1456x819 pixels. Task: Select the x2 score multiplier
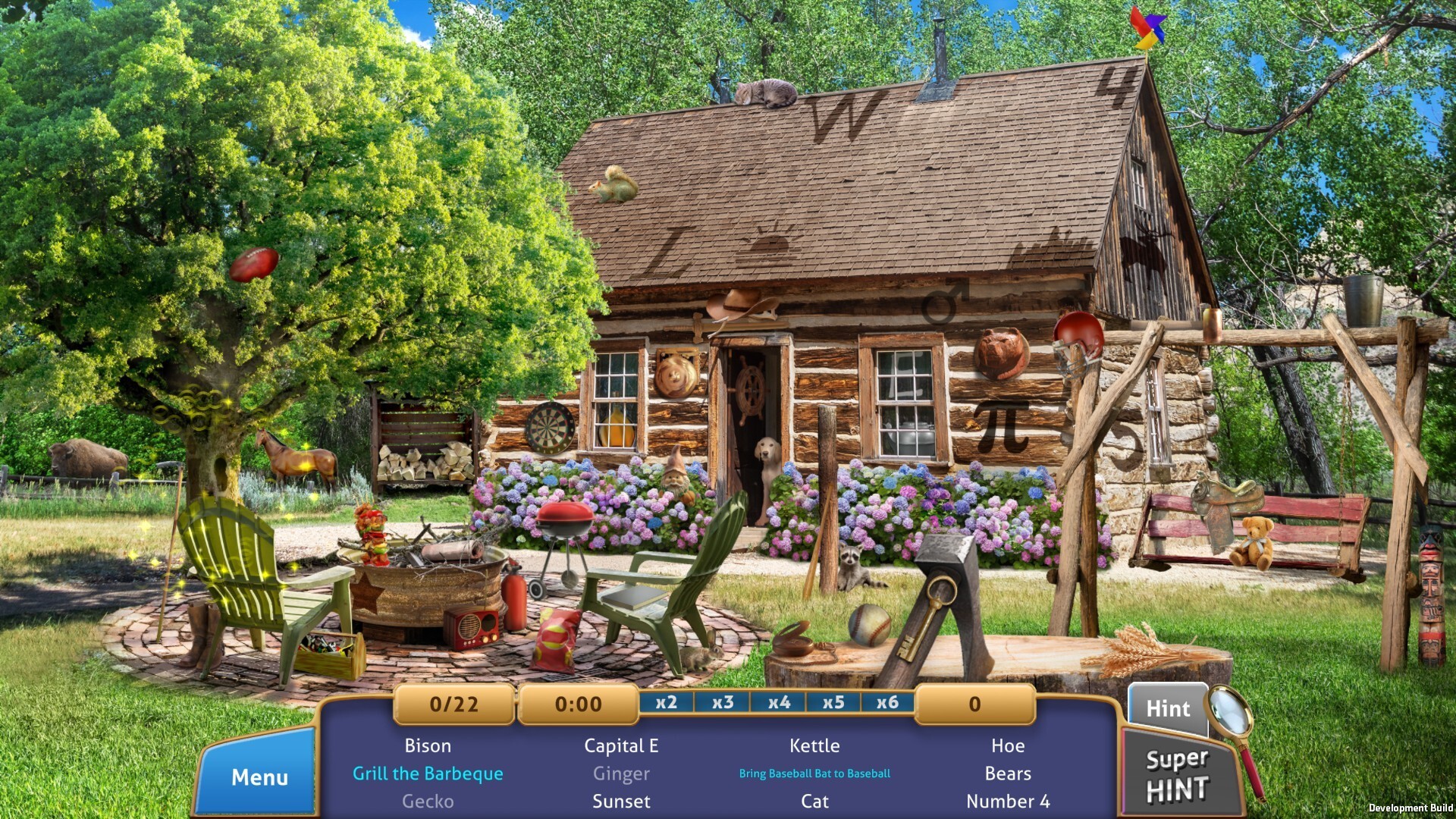666,704
